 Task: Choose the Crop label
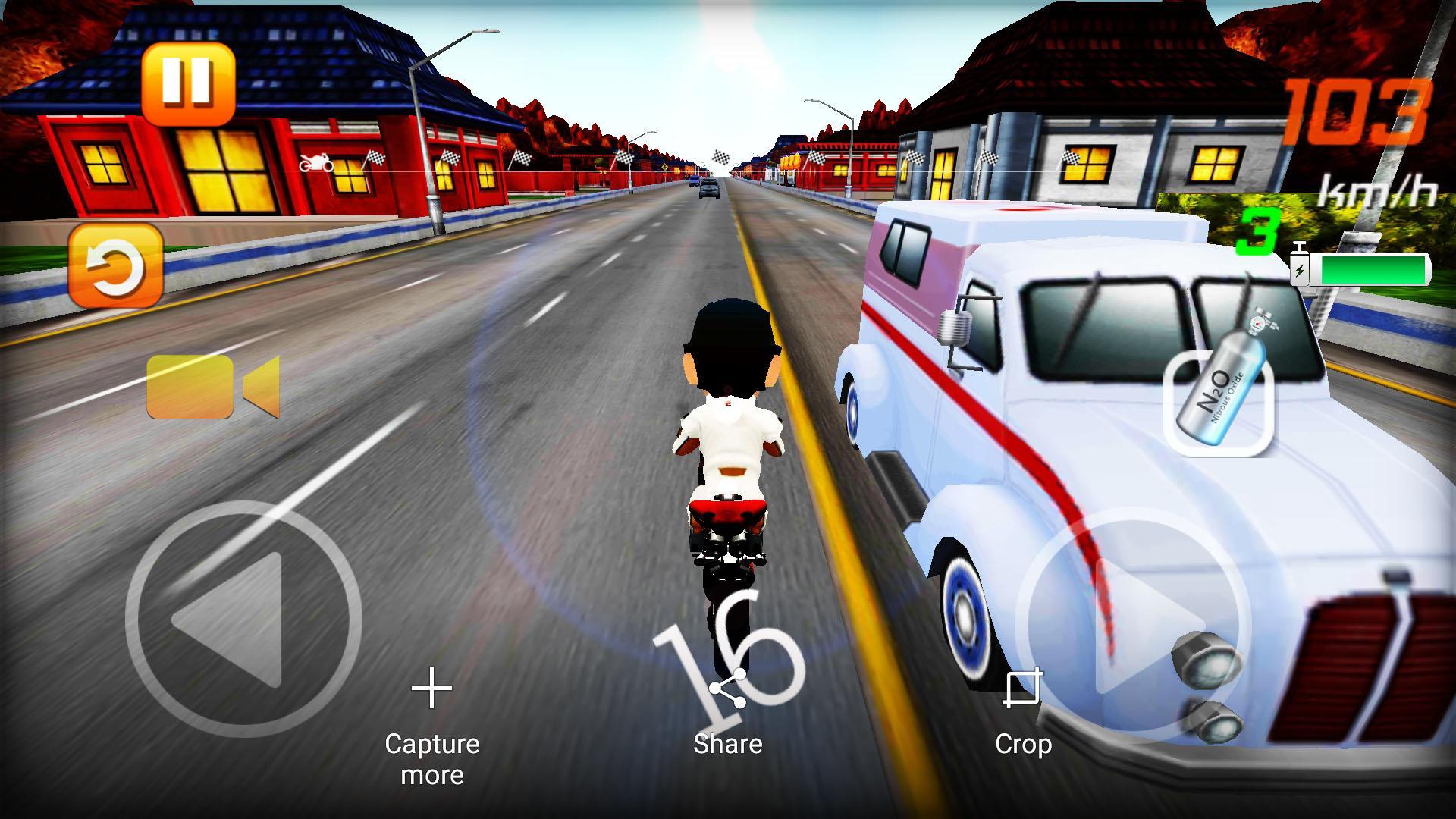coord(1024,744)
